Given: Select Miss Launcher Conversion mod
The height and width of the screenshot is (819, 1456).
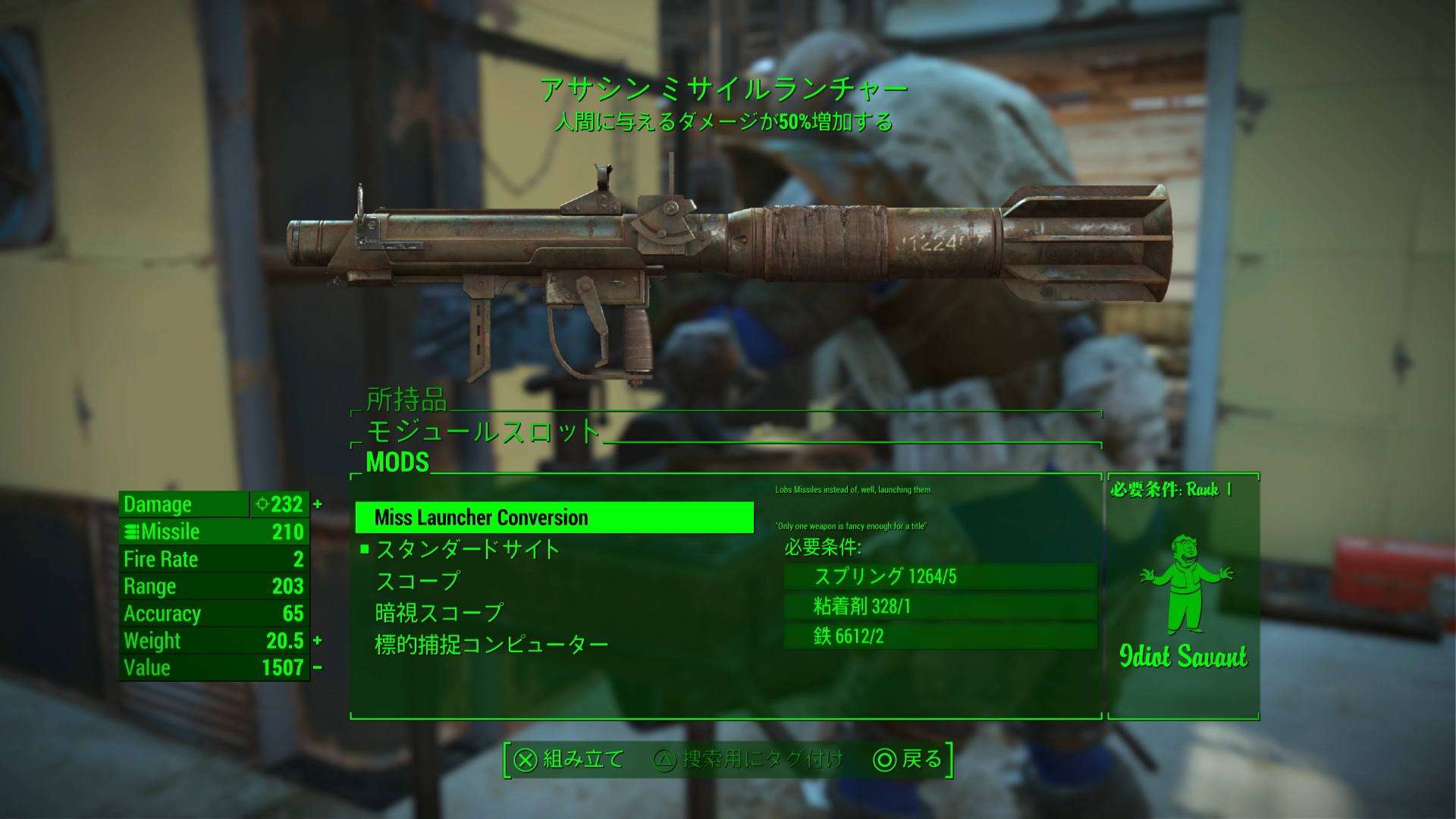Looking at the screenshot, I should pos(554,518).
